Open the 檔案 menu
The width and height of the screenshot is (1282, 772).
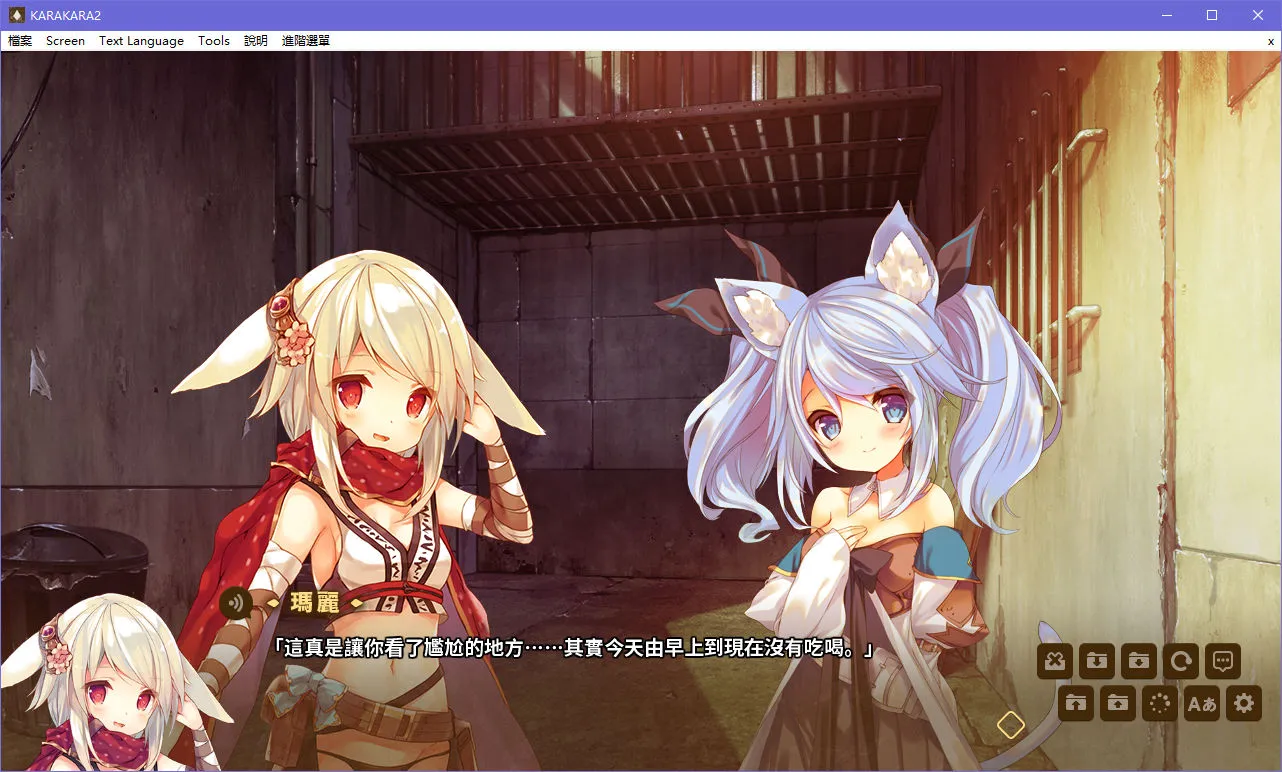click(19, 41)
